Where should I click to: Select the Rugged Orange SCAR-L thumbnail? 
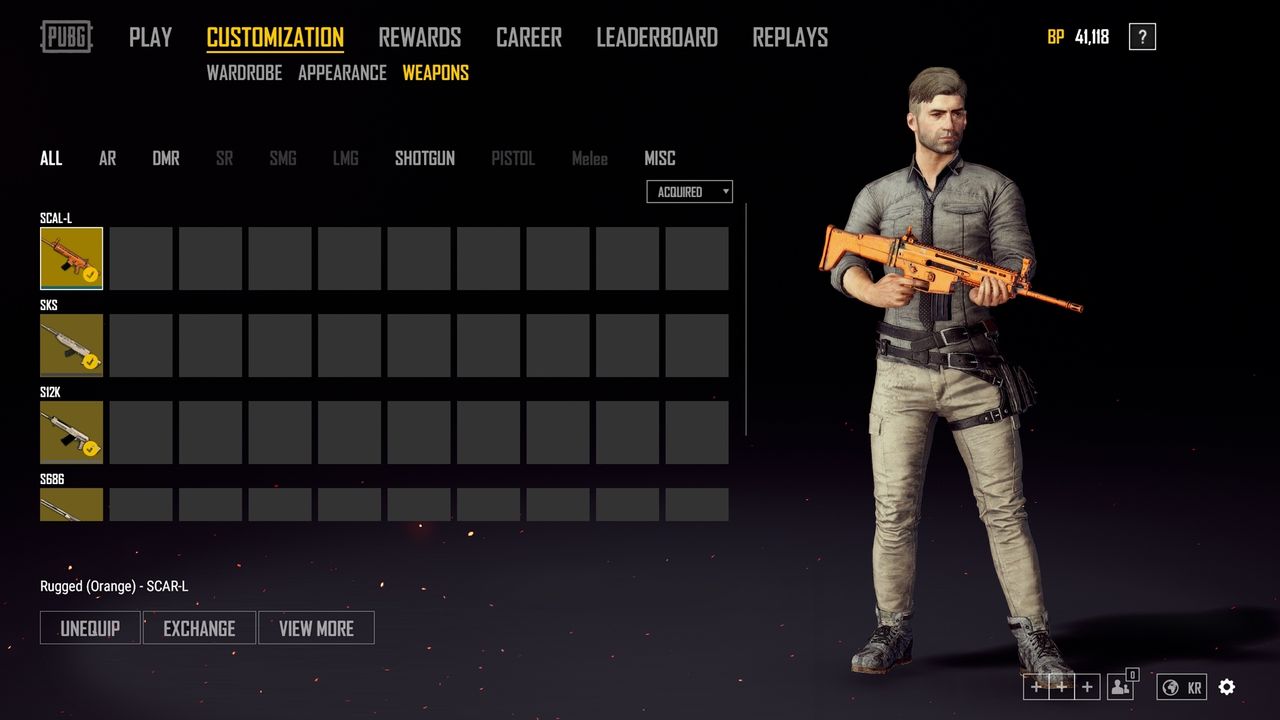[71, 257]
